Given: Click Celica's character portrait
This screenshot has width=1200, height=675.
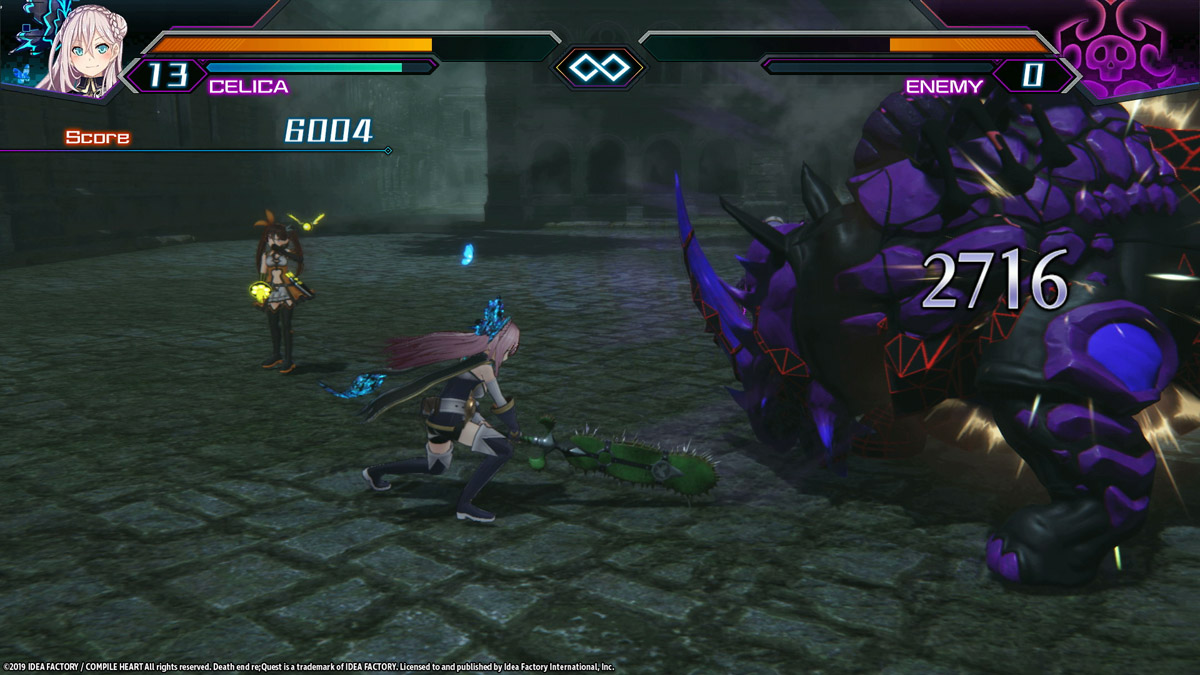Looking at the screenshot, I should point(70,47).
